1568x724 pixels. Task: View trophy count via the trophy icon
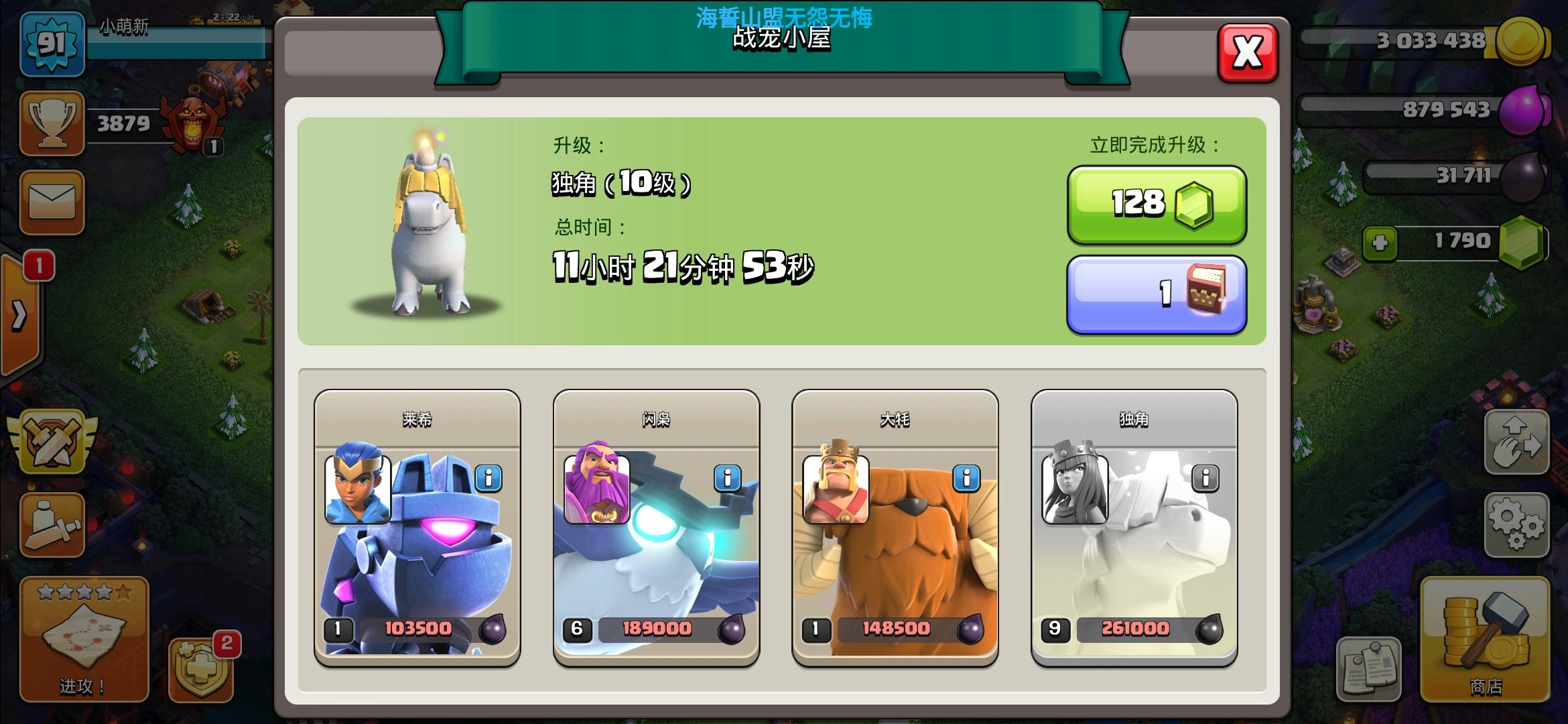click(x=52, y=124)
